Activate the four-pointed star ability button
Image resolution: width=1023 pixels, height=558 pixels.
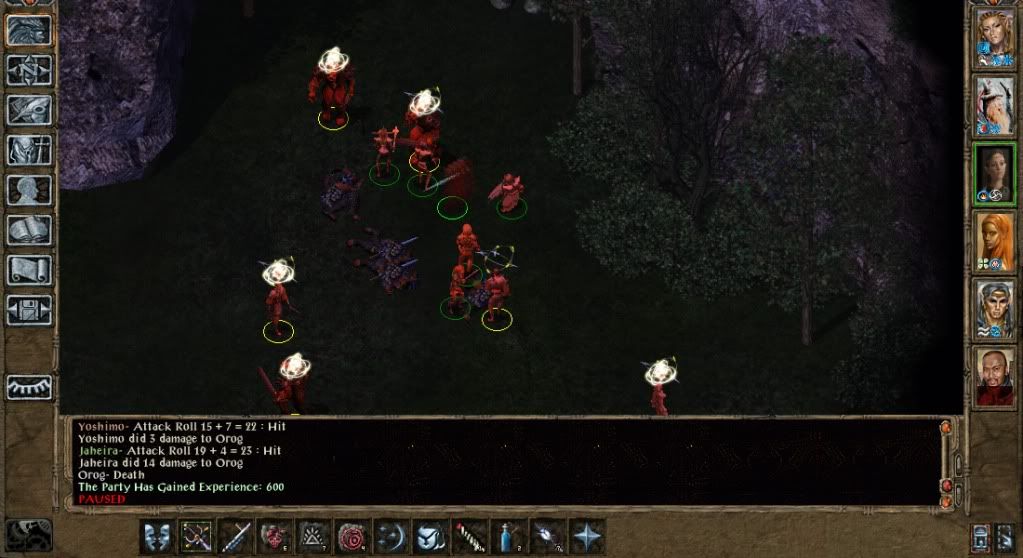pyautogui.click(x=587, y=537)
